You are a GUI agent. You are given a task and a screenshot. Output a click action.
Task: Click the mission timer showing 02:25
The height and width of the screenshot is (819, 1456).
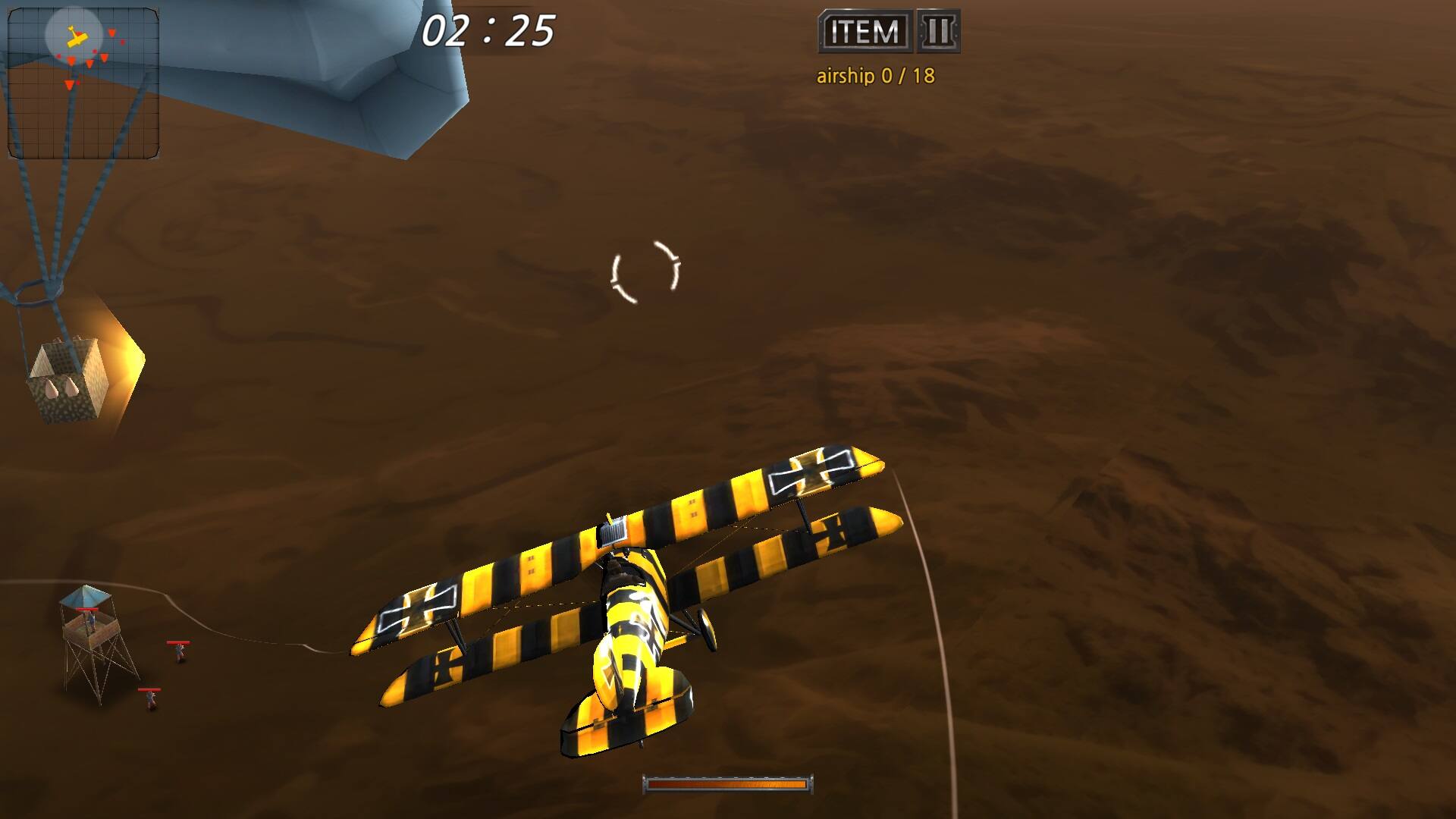coord(489,30)
